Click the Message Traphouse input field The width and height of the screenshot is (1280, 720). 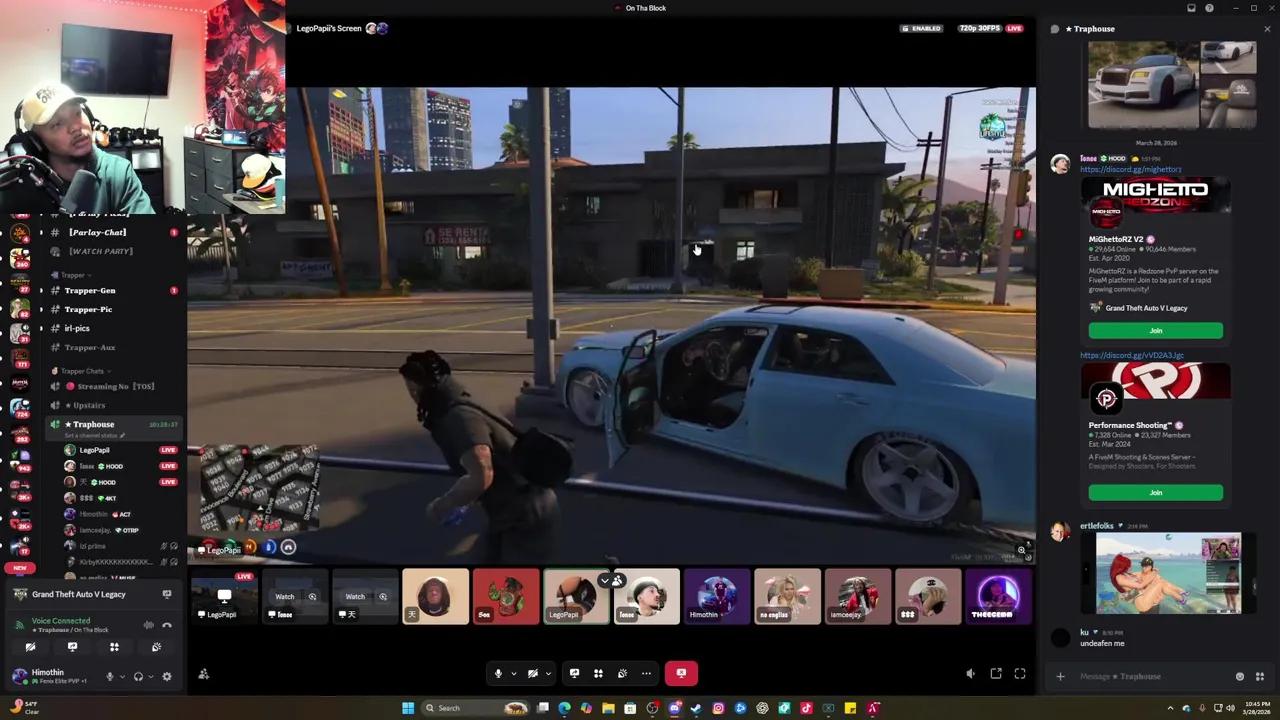pyautogui.click(x=1150, y=676)
